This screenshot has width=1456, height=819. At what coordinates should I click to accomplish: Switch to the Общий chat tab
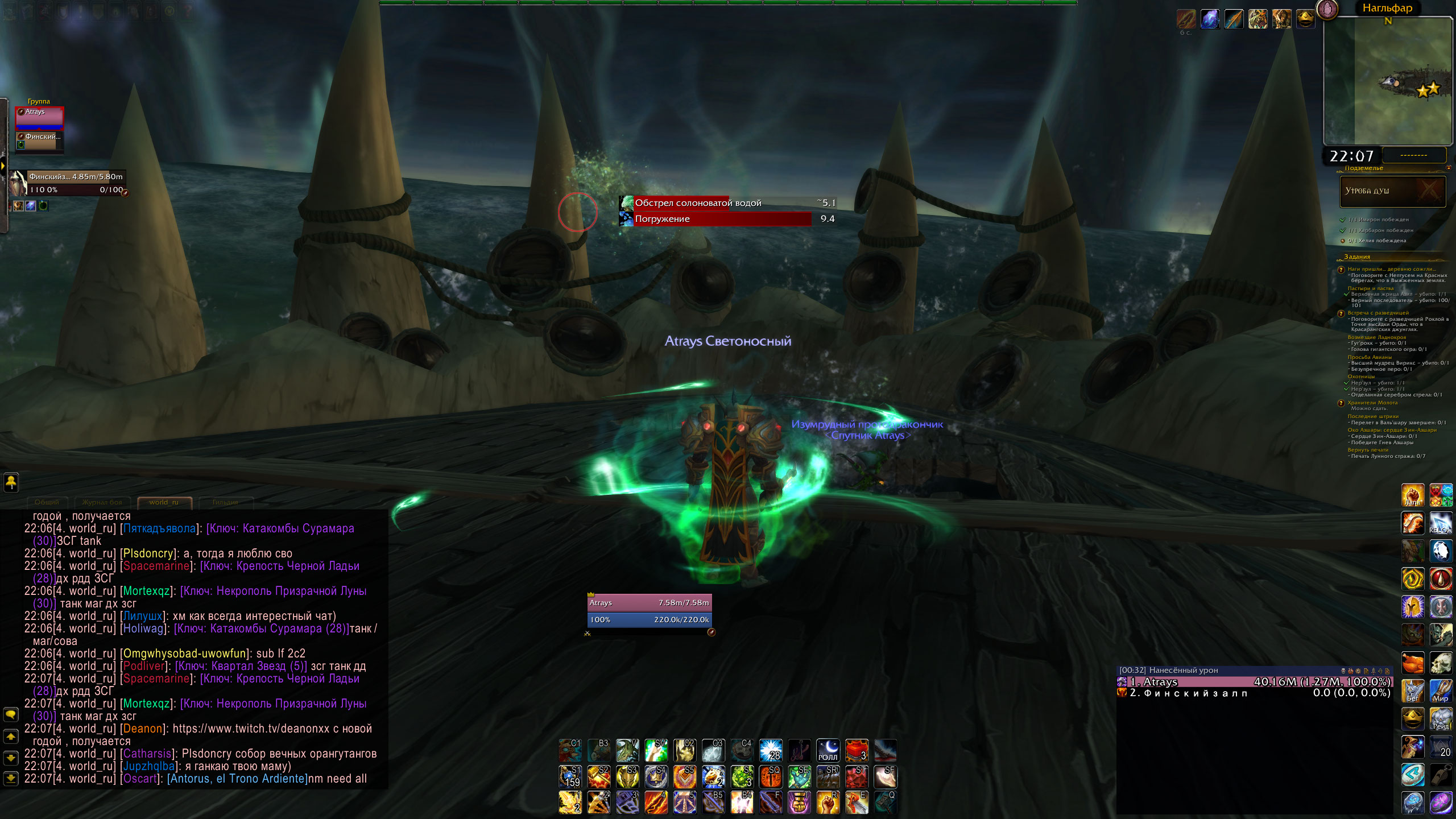pos(47,502)
